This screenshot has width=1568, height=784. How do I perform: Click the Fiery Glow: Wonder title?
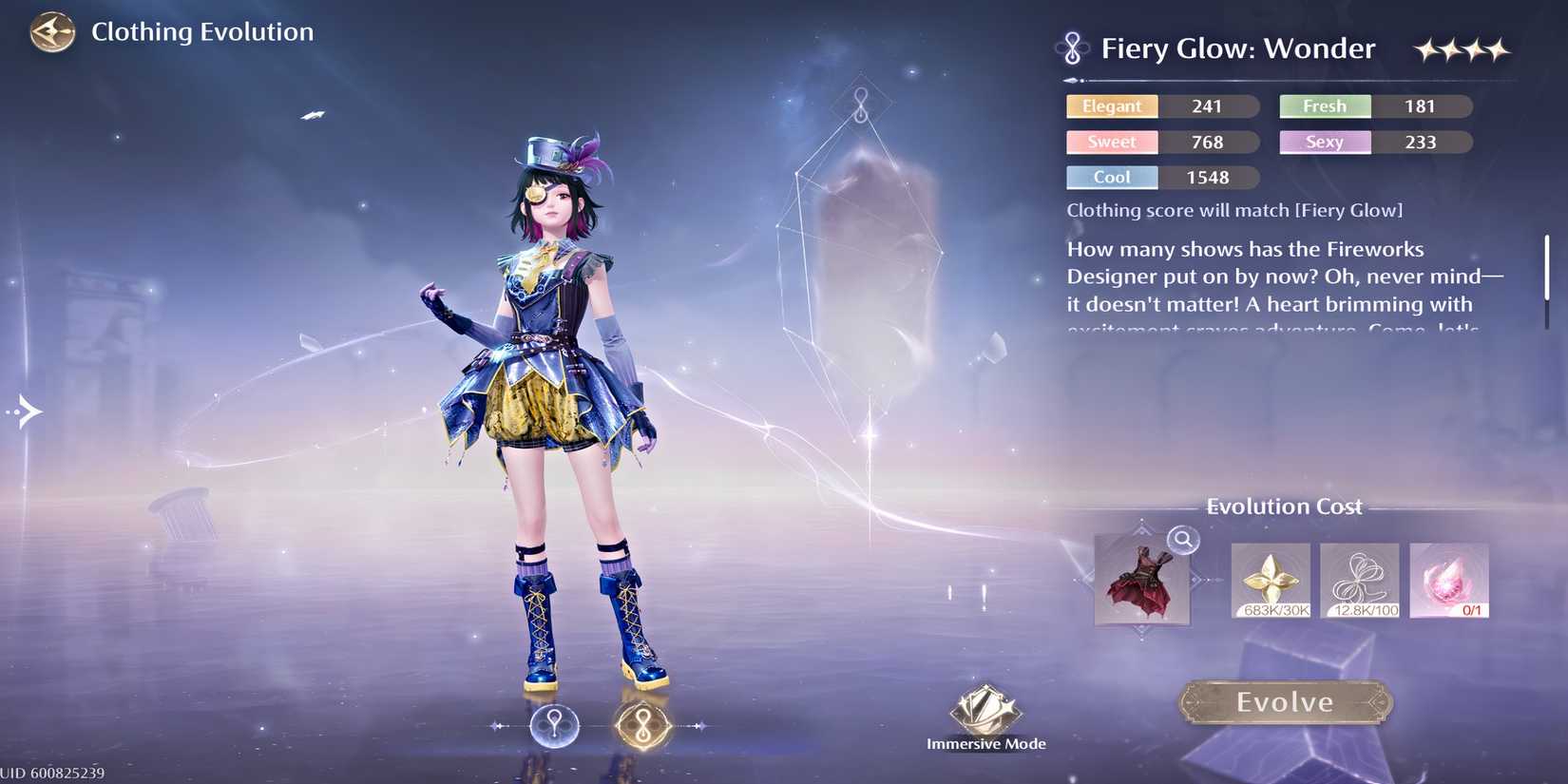click(x=1237, y=48)
